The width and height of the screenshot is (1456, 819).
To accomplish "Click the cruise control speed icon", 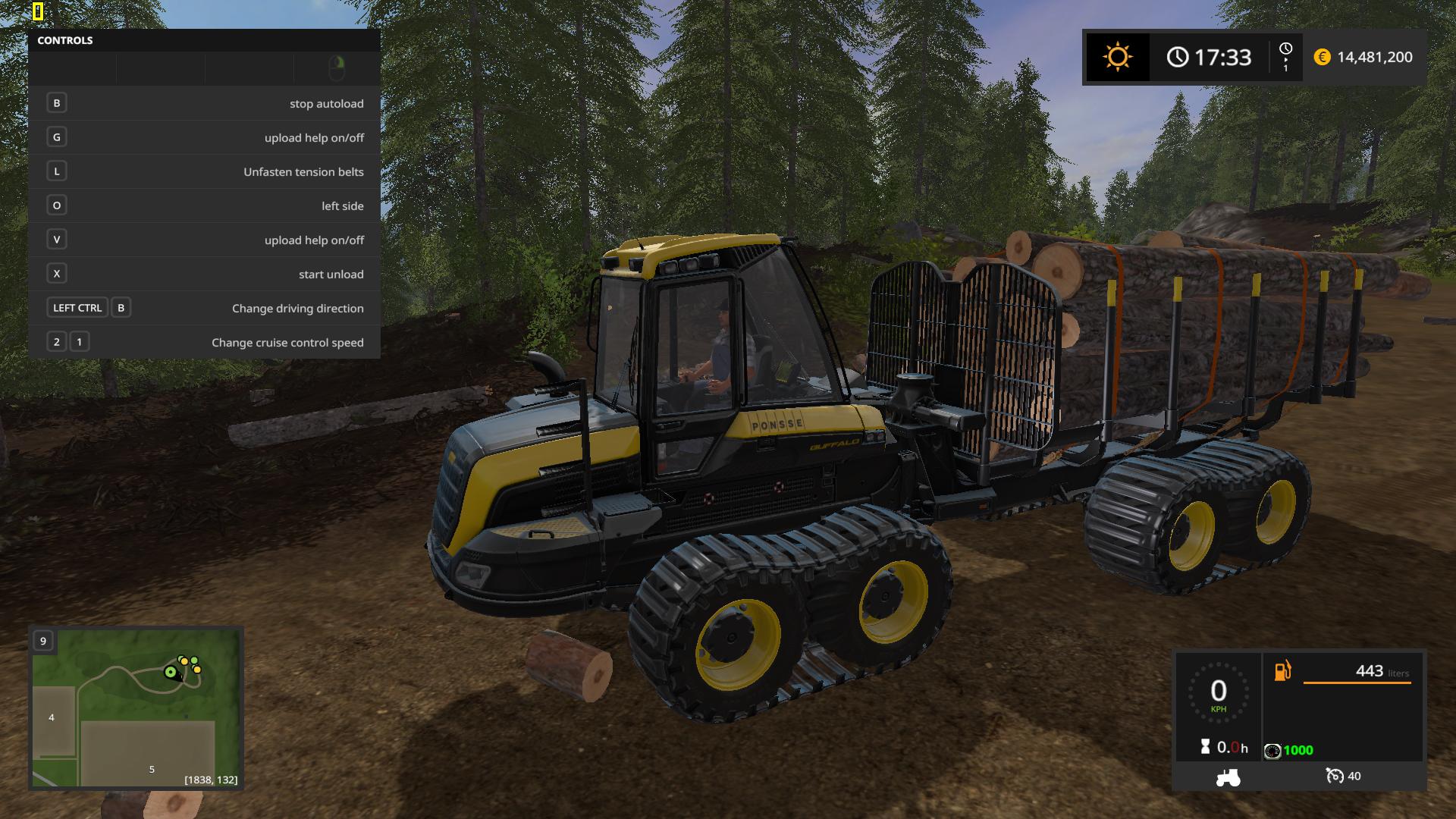I will point(1334,776).
